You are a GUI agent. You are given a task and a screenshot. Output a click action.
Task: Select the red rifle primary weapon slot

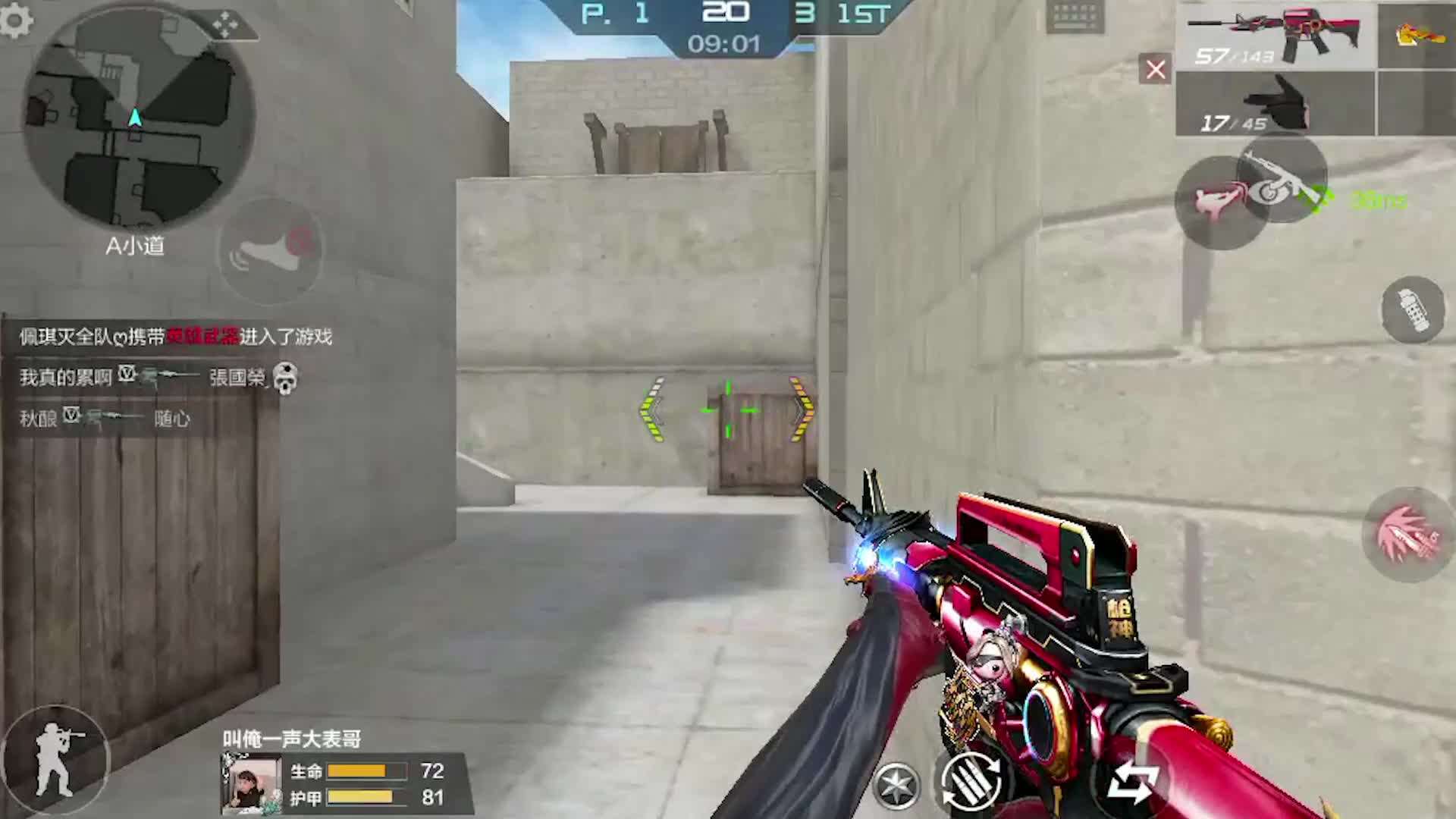pos(1276,36)
